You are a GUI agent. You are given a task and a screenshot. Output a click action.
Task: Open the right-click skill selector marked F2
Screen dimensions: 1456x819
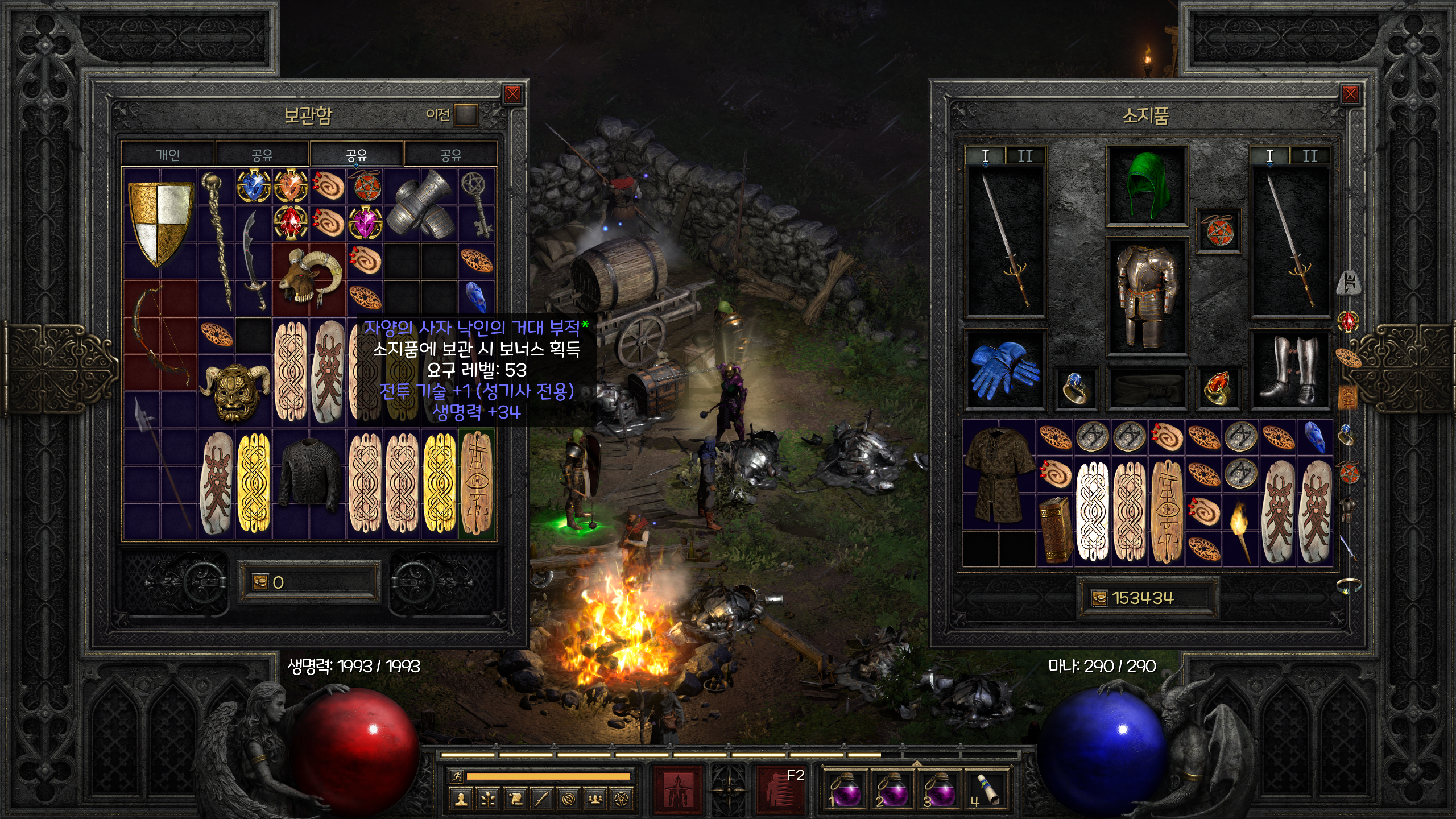click(x=780, y=789)
